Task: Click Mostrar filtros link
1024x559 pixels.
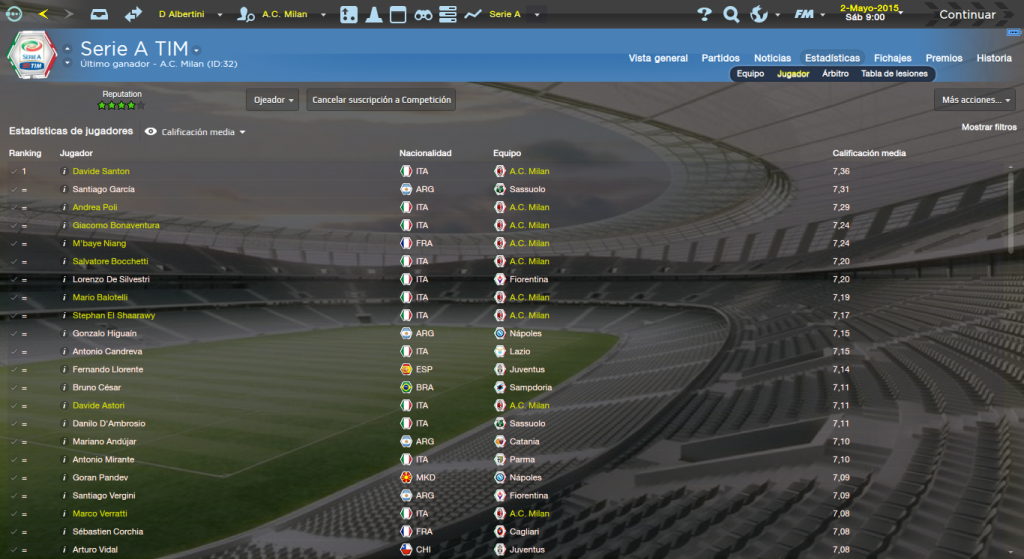Action: click(x=988, y=128)
